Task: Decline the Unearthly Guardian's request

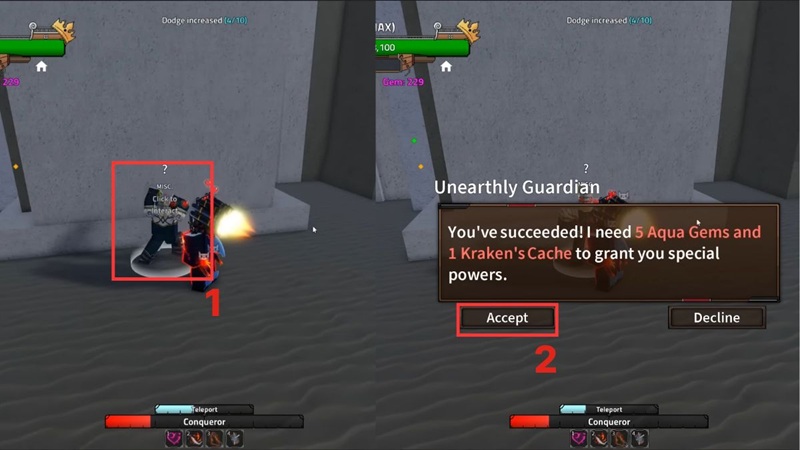Action: point(716,318)
